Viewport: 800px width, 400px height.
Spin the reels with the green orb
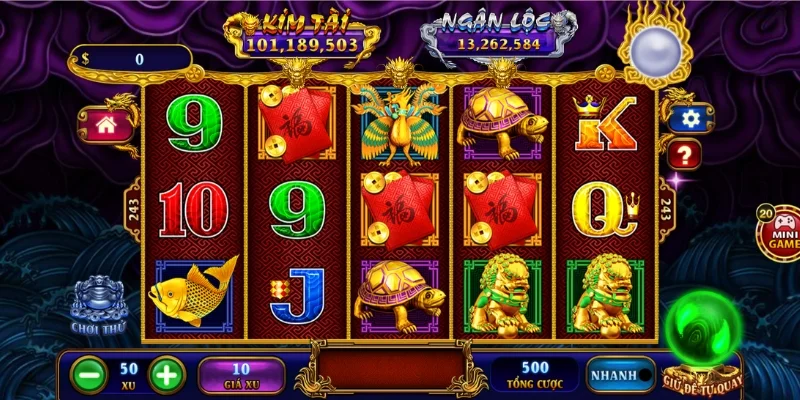point(705,329)
